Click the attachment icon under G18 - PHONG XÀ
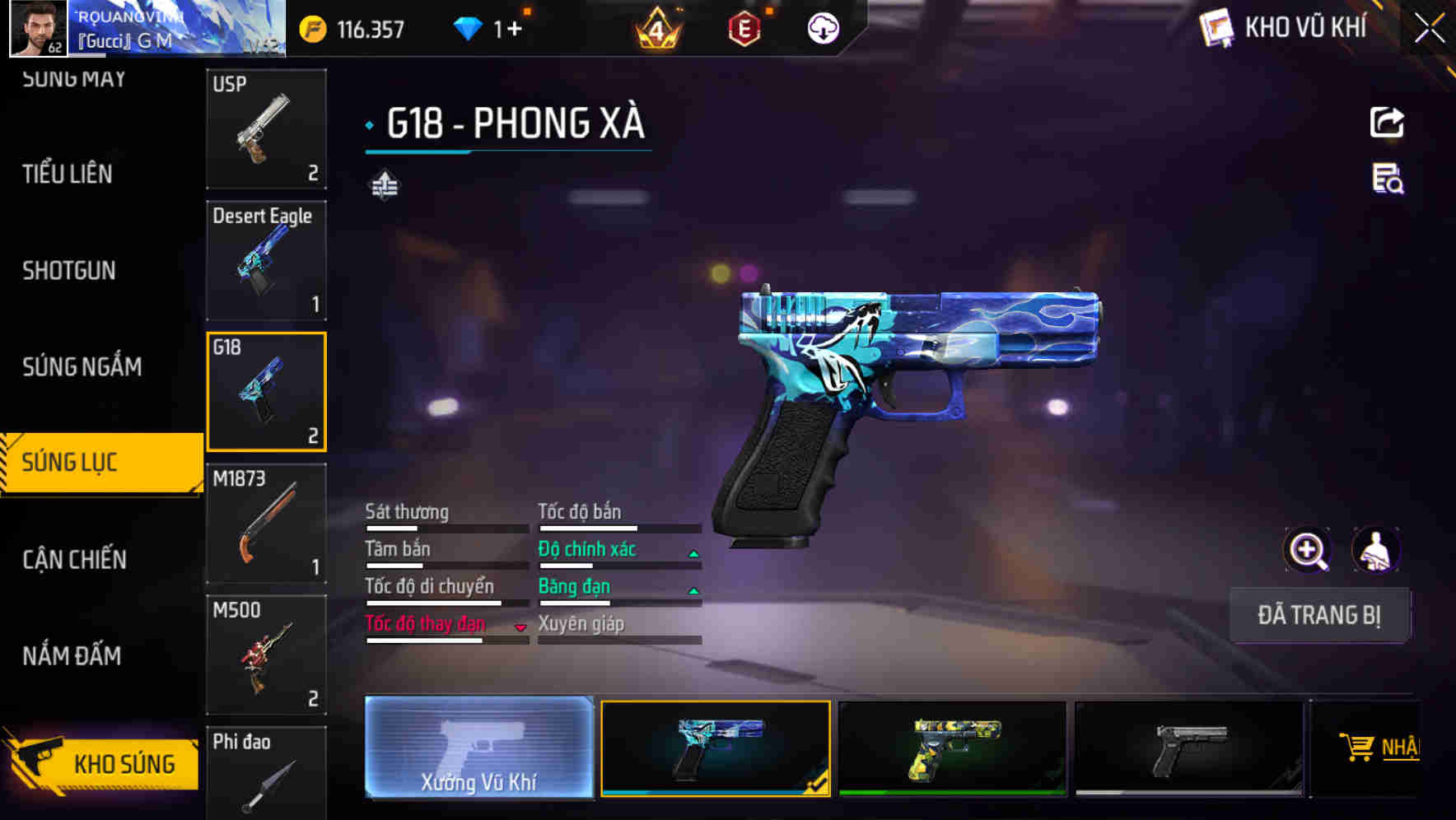 coord(385,186)
